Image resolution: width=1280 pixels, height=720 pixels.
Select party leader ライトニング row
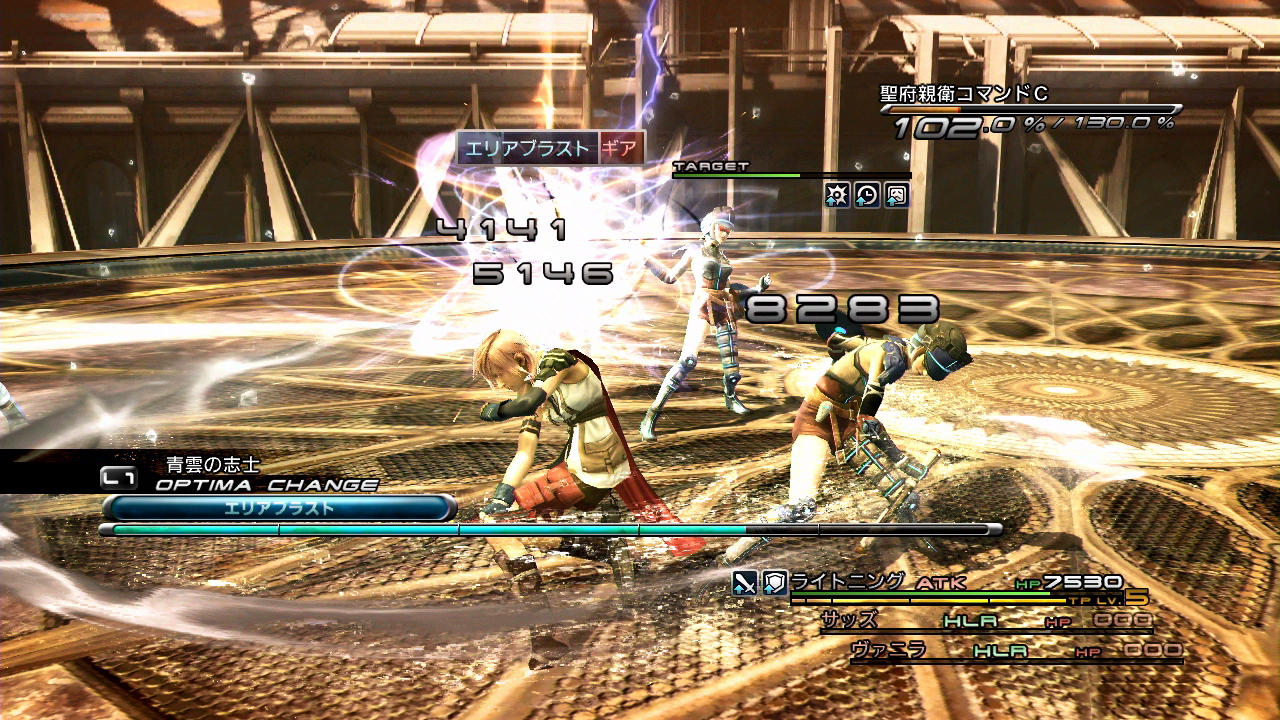[x=848, y=581]
